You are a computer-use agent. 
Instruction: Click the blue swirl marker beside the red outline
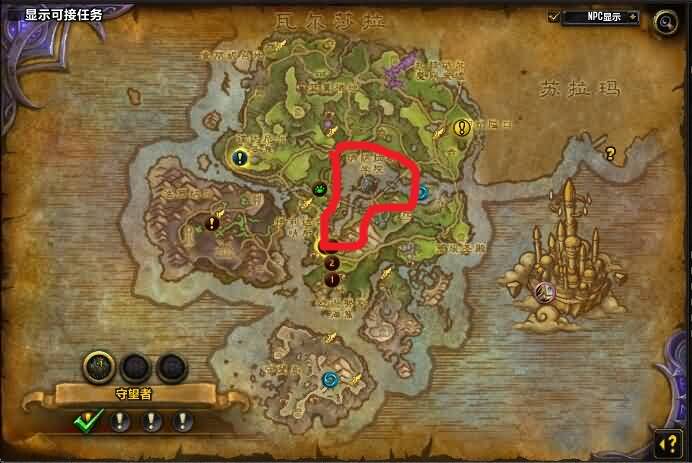tap(423, 192)
